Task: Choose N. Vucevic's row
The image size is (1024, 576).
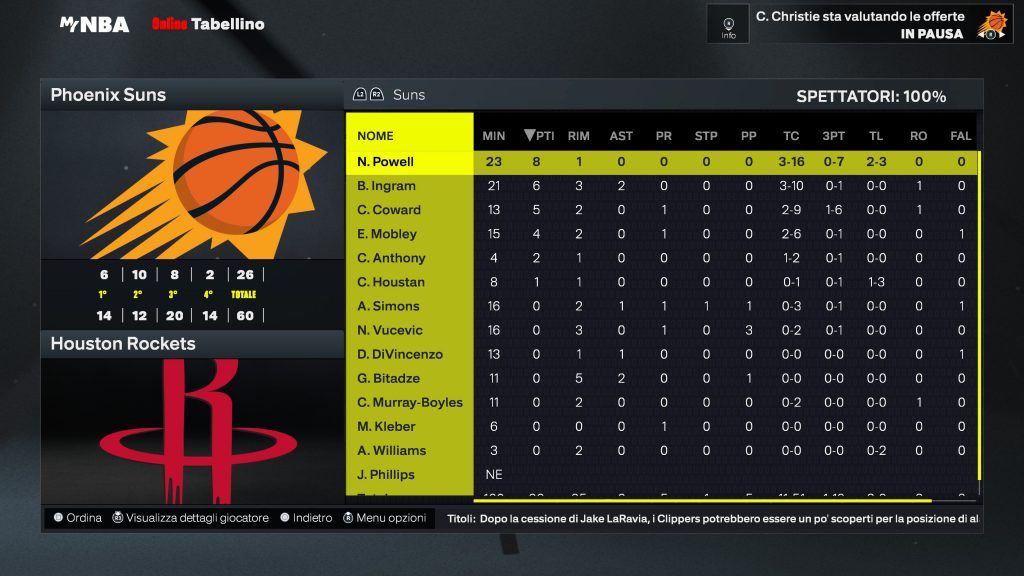Action: click(x=390, y=330)
